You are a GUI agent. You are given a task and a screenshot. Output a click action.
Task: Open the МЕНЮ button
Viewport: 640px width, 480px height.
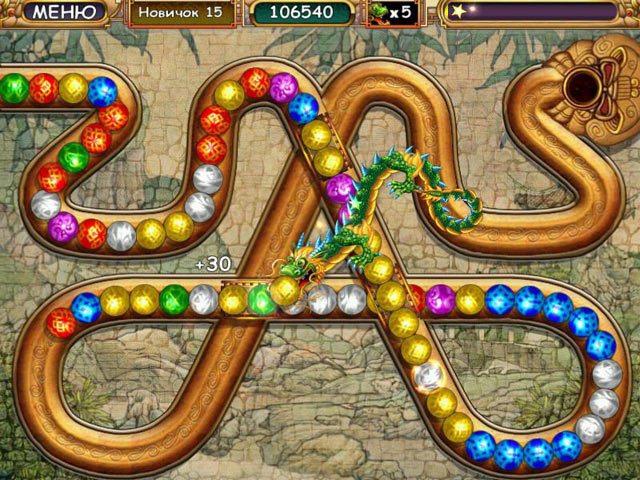click(63, 13)
